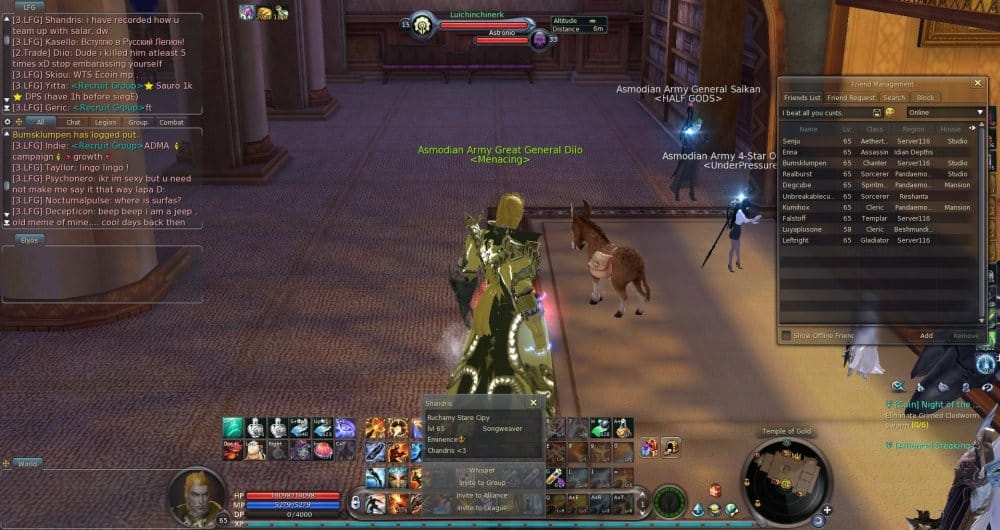
Task: Choose Invite to Group option
Action: tap(482, 482)
